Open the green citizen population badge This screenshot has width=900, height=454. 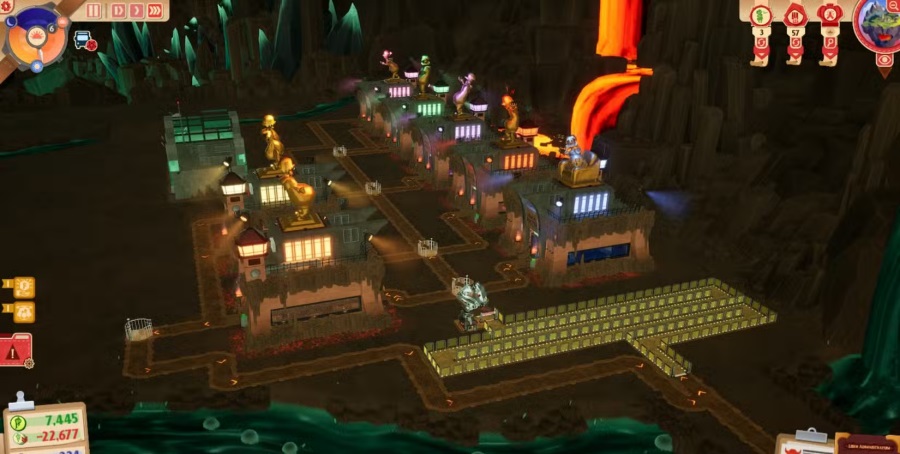click(x=760, y=14)
